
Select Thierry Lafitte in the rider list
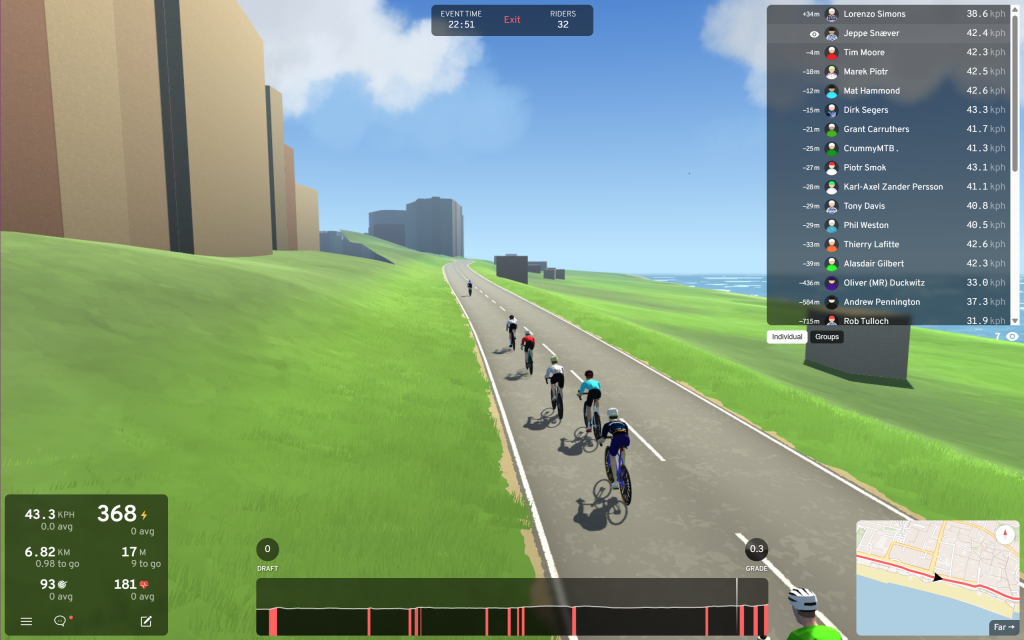coord(869,244)
